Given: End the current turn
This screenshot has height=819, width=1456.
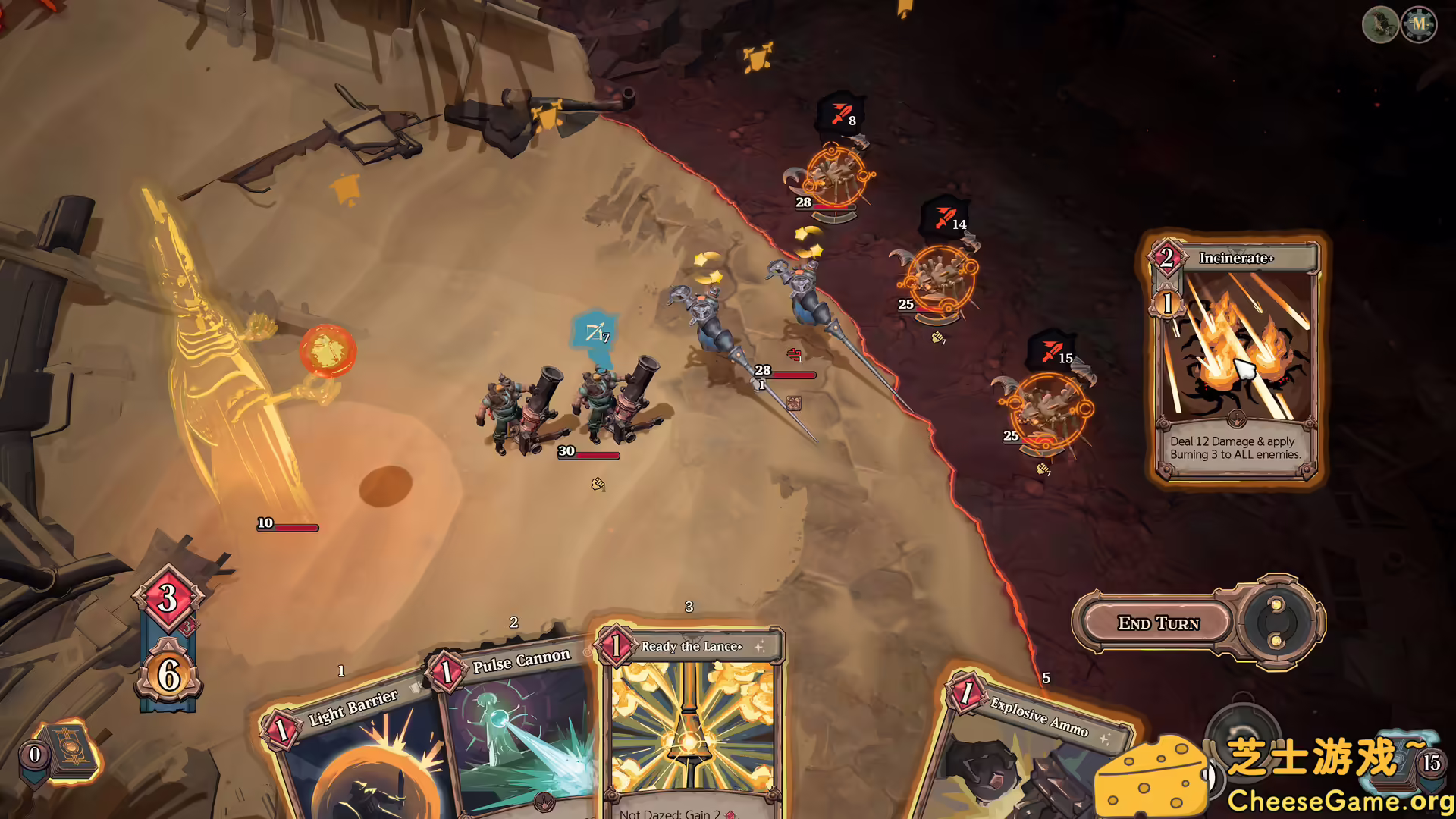Looking at the screenshot, I should point(1158,623).
